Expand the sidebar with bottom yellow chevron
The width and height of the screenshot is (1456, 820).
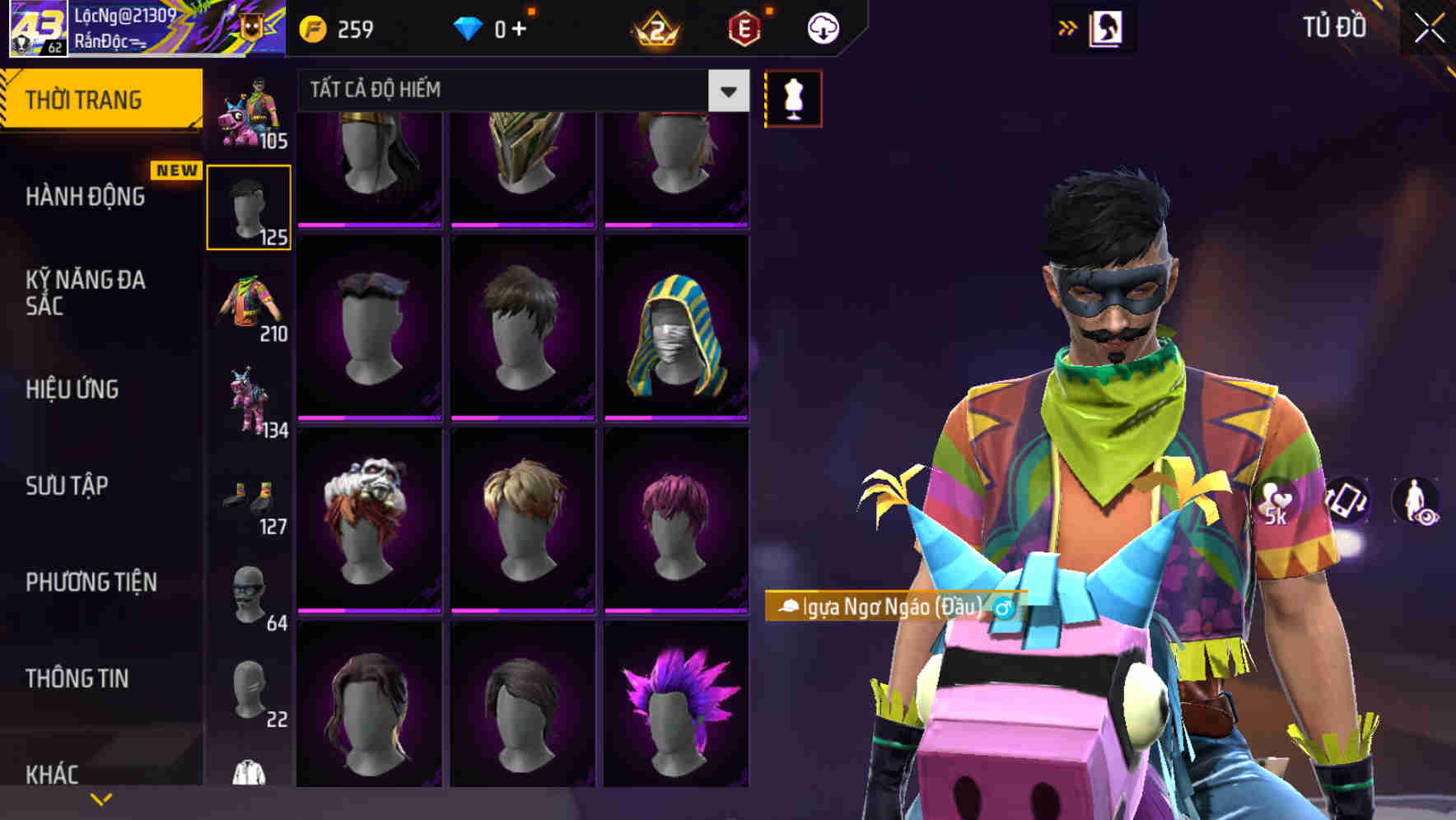[101, 797]
